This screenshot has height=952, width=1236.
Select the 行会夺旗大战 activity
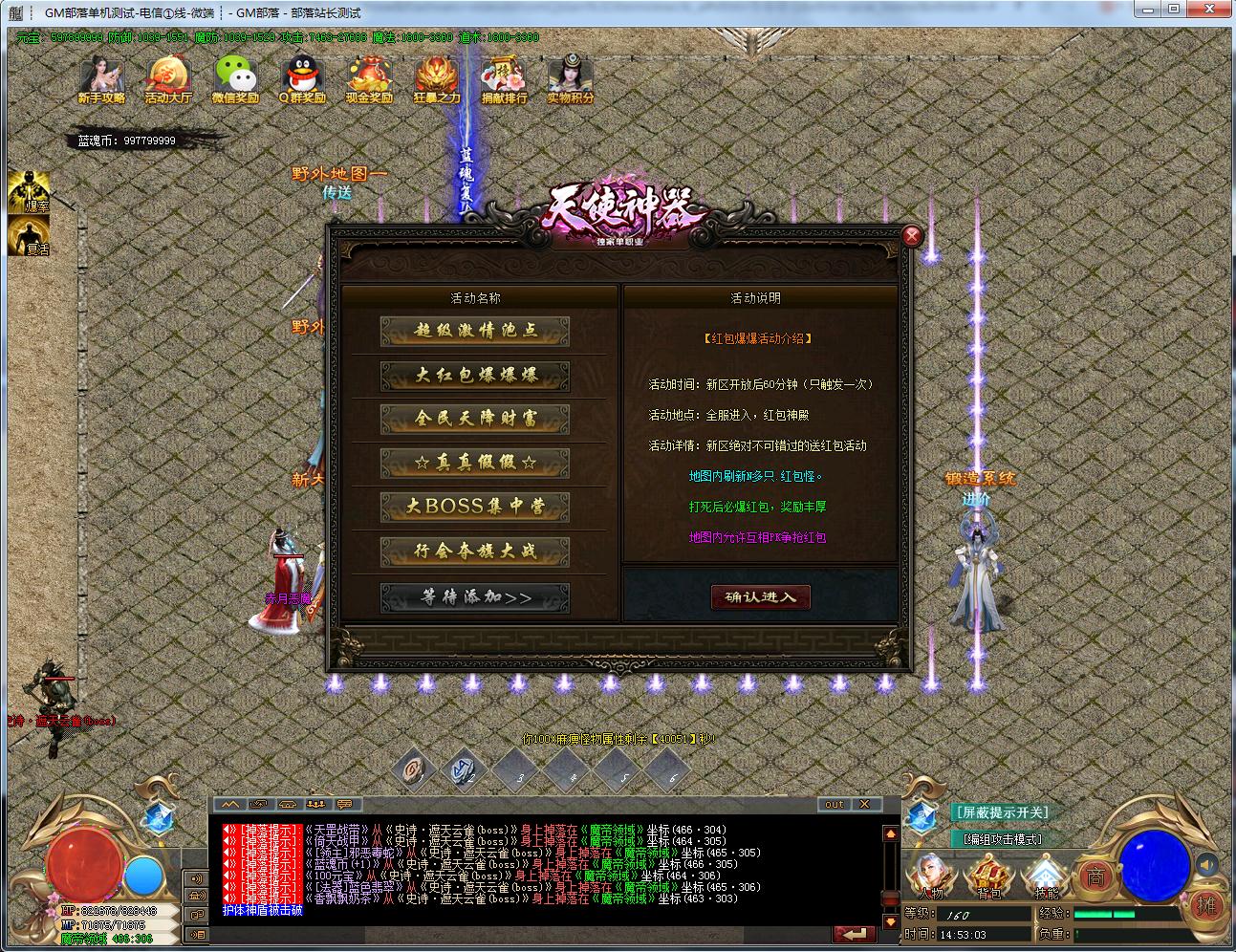(475, 552)
